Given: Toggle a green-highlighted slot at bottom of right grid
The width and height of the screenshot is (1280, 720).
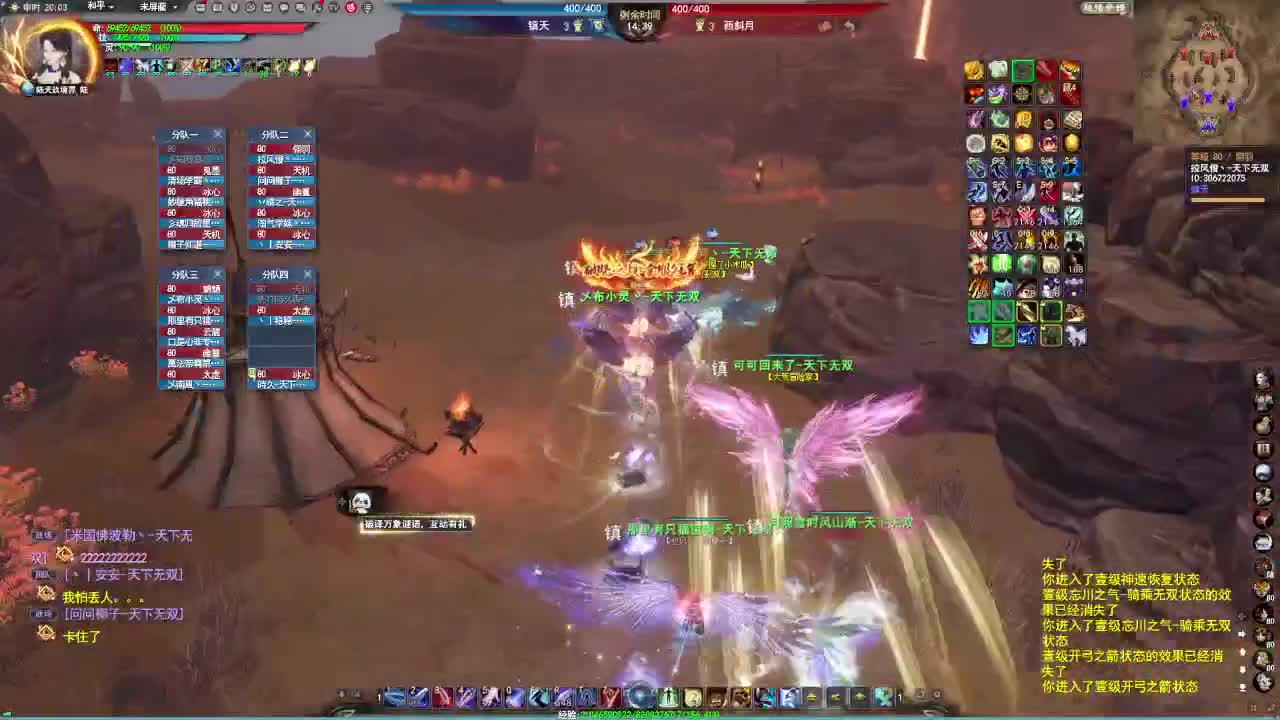Looking at the screenshot, I should coord(978,312).
